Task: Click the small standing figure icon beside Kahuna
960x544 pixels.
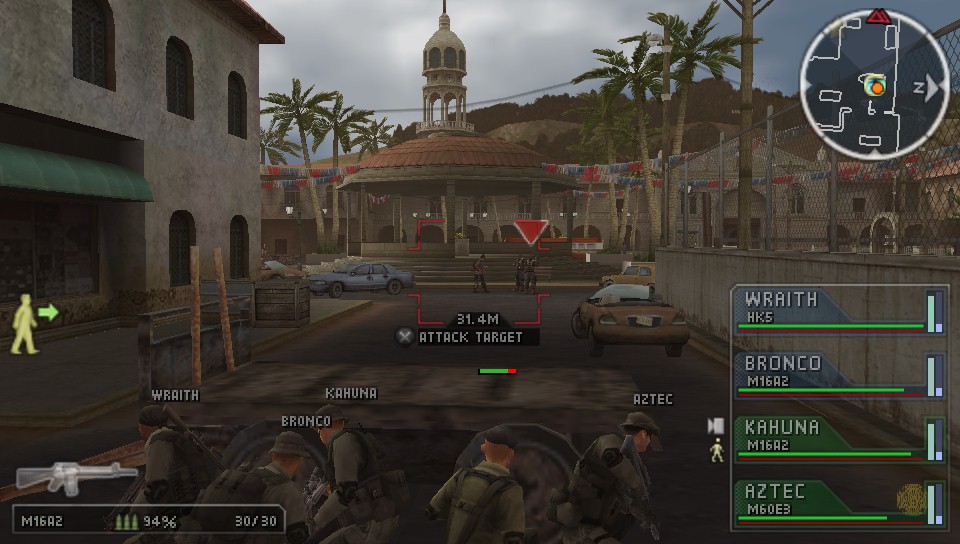Action: pyautogui.click(x=716, y=452)
